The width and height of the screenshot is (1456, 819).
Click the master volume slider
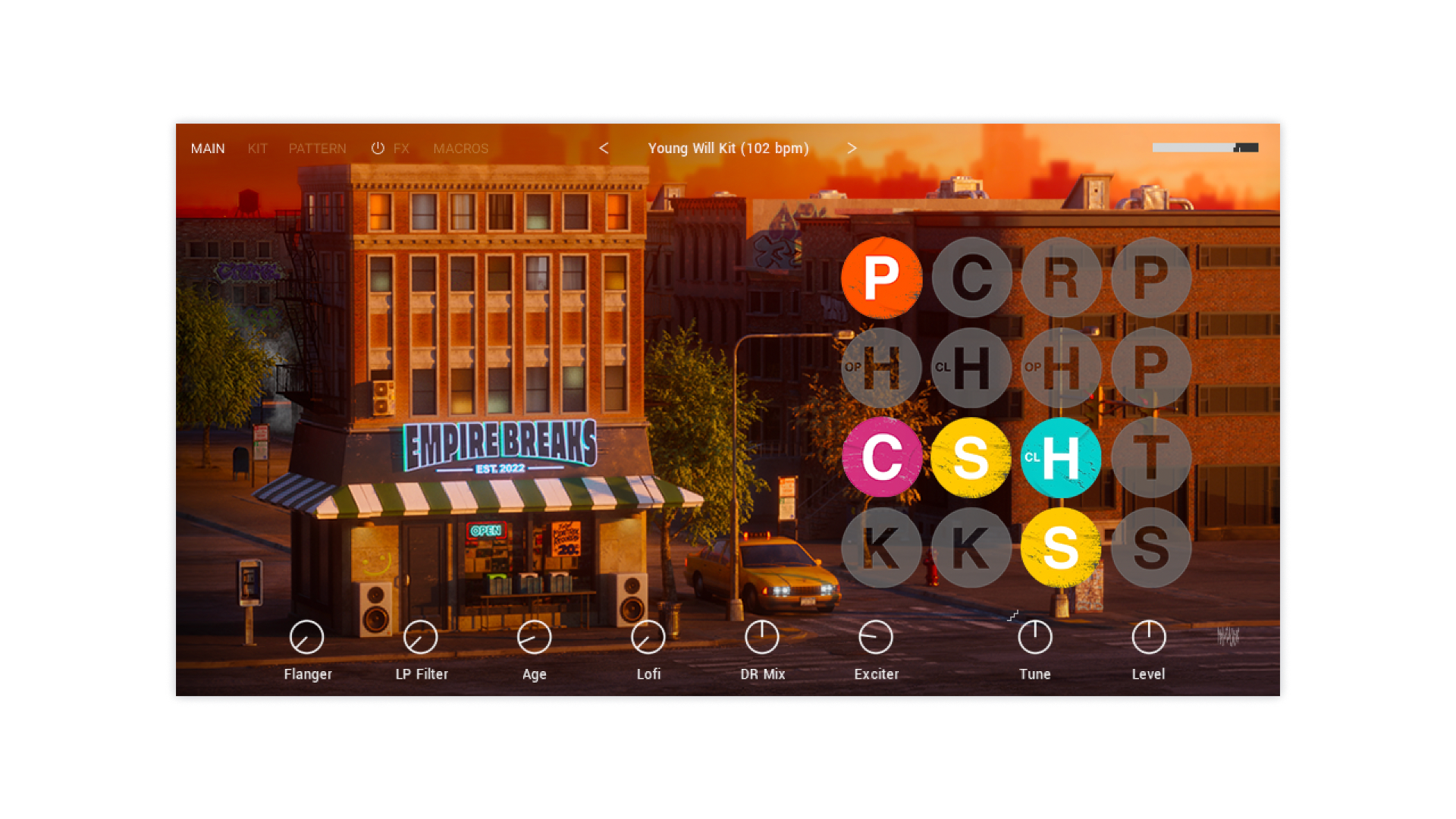click(x=1205, y=148)
